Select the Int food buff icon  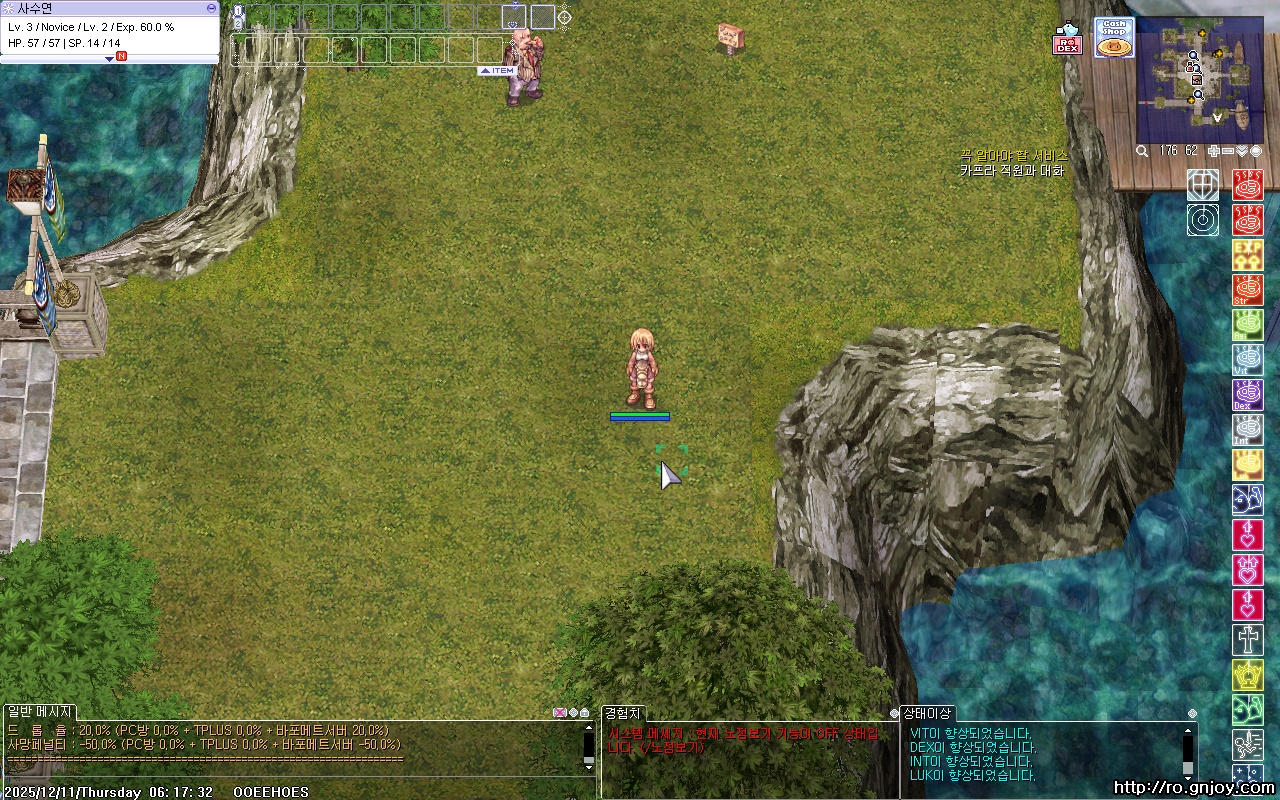click(x=1247, y=430)
